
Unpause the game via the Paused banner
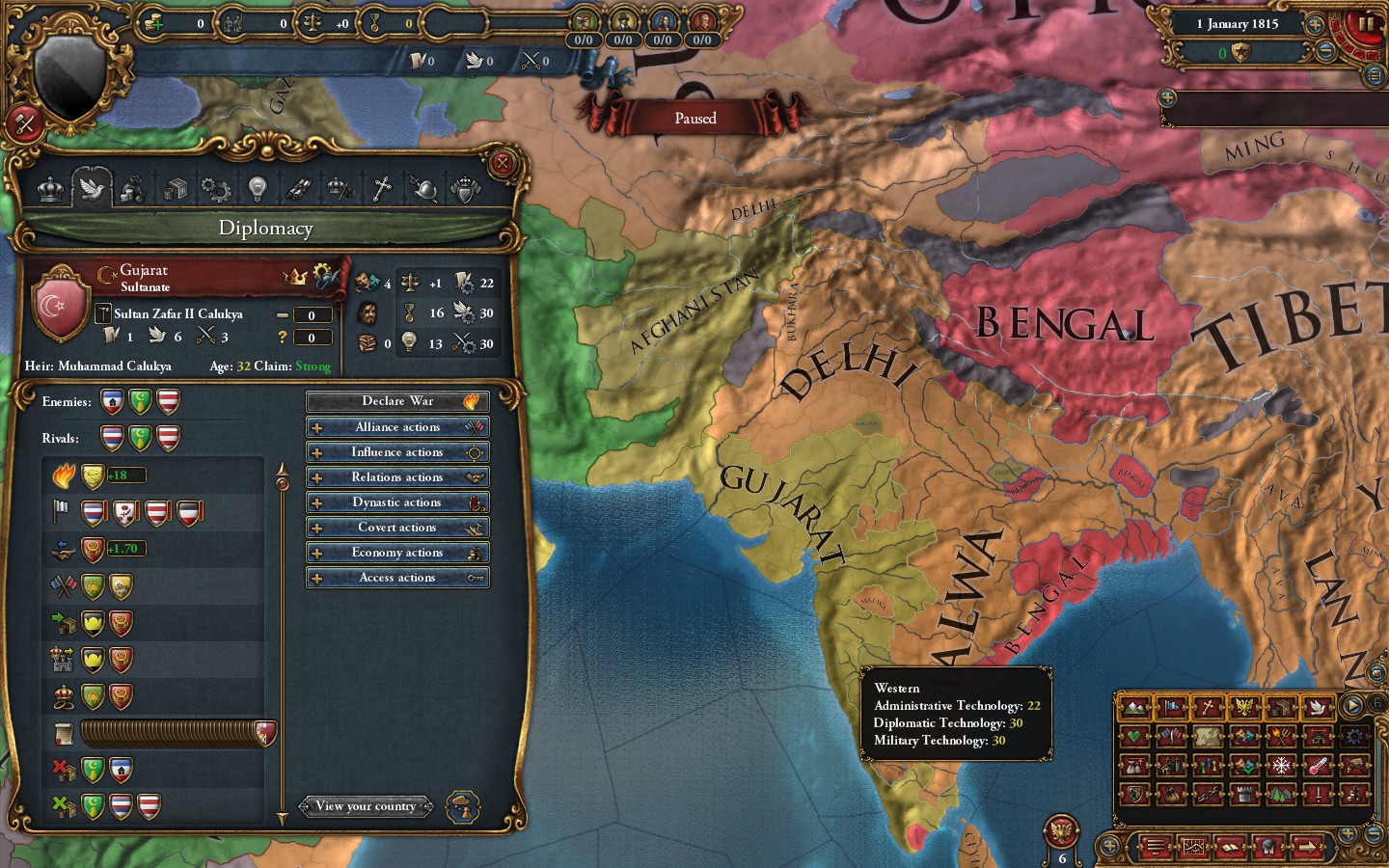(x=696, y=117)
